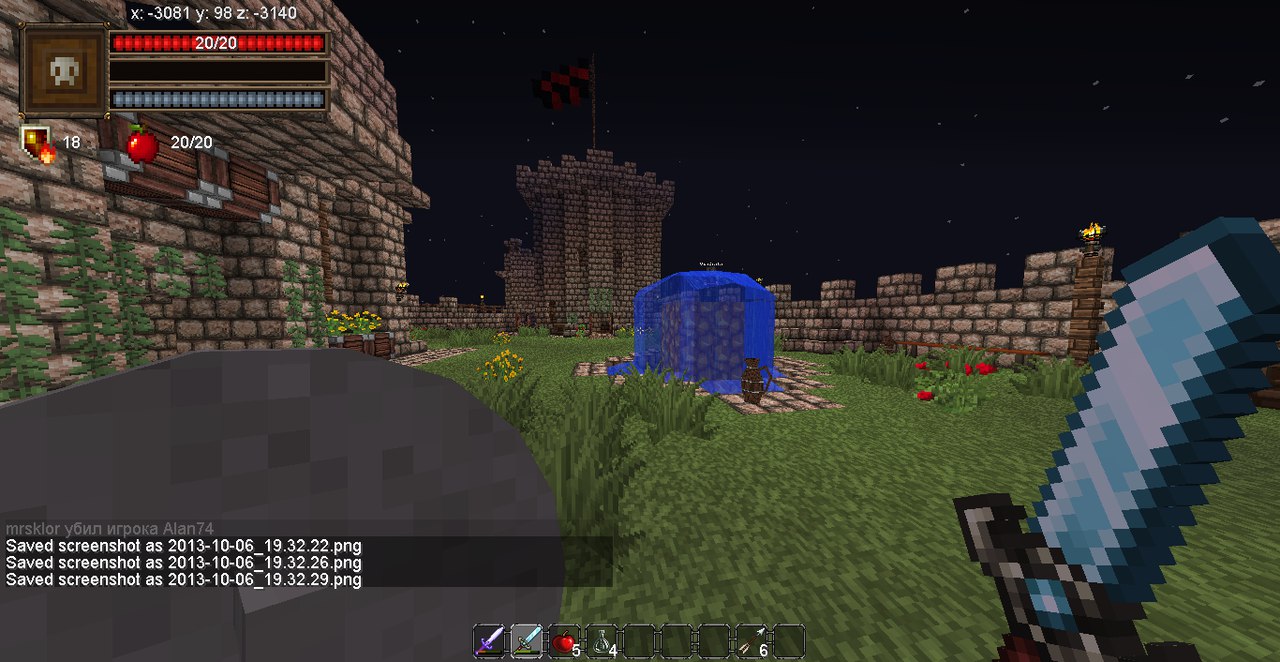The height and width of the screenshot is (662, 1280).
Task: Choose the red apple stack in the hotbar
Action: 564,641
